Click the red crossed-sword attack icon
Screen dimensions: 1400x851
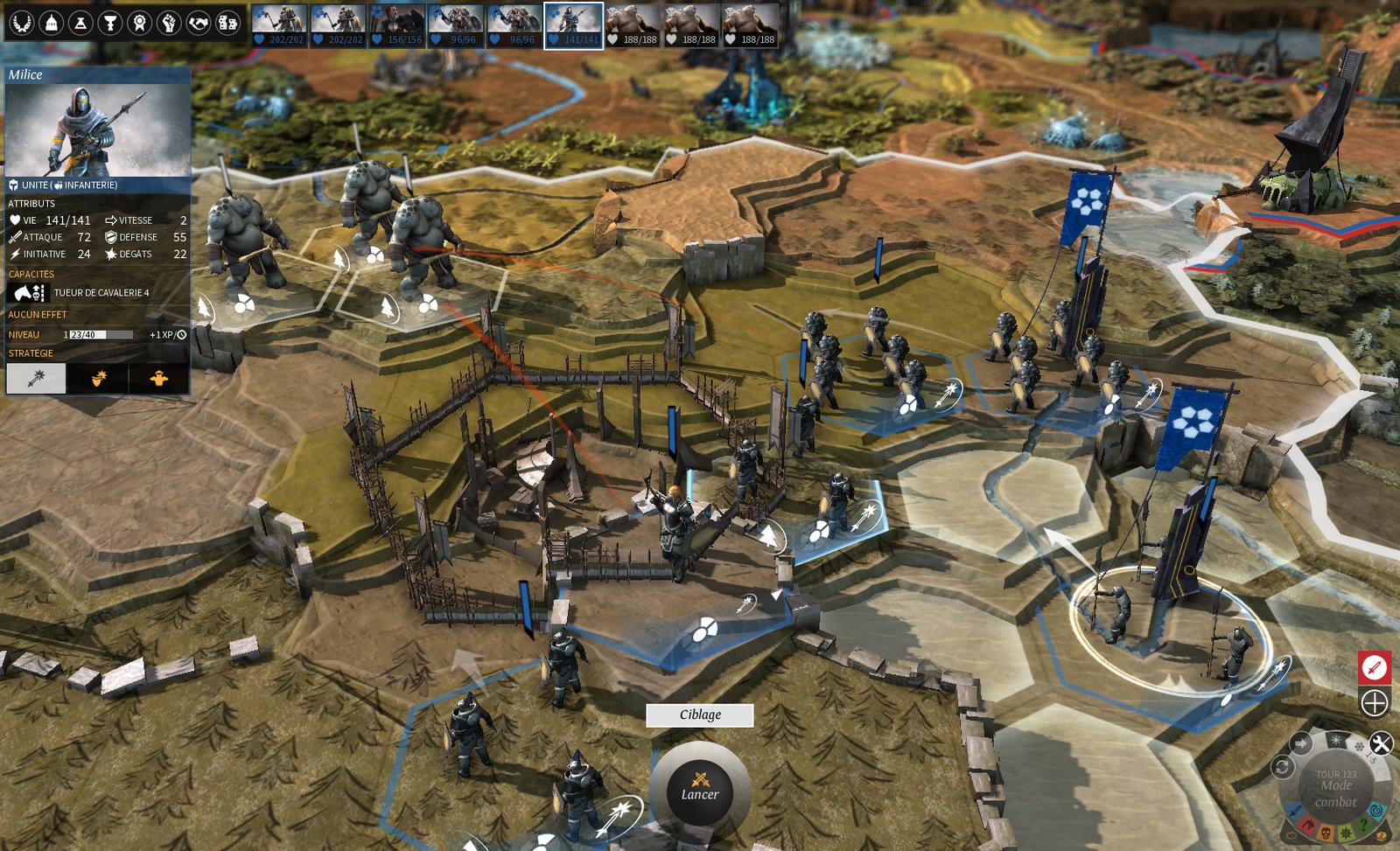pos(1375,667)
